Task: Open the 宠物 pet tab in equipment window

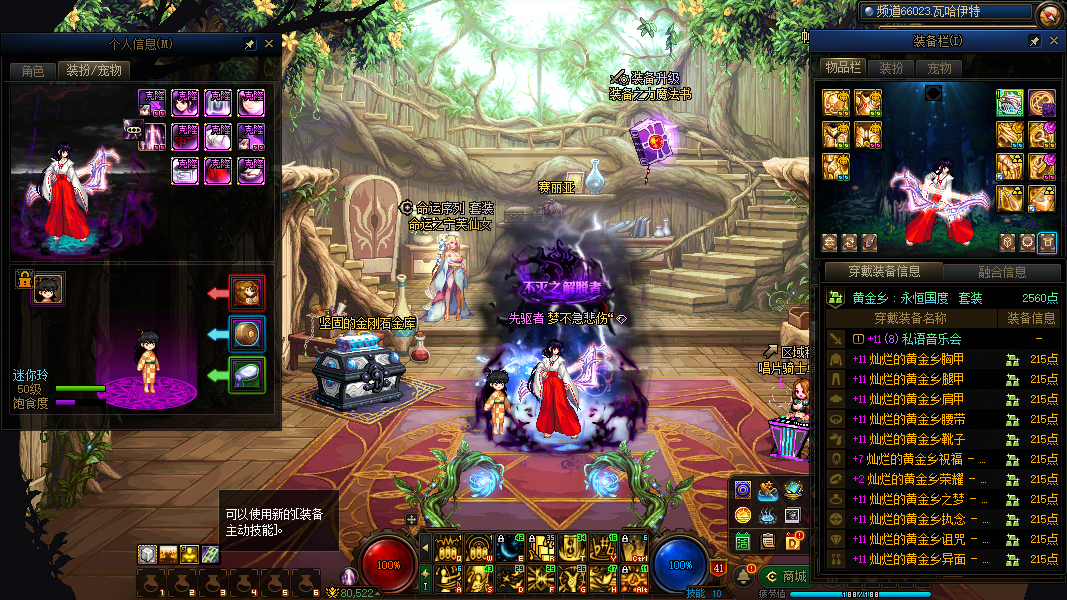Action: click(x=939, y=68)
